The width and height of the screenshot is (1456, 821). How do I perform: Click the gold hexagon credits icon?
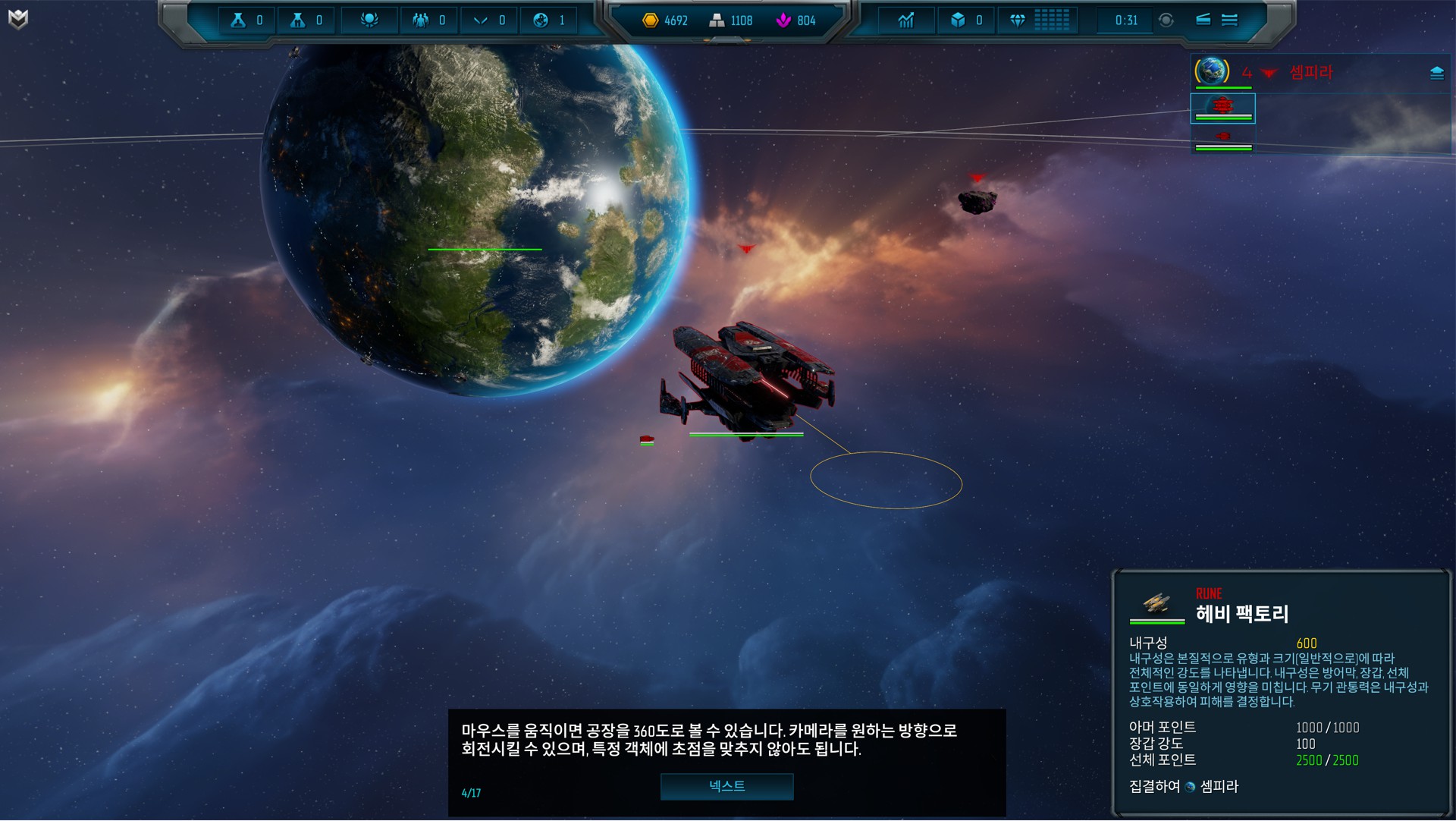click(x=650, y=20)
